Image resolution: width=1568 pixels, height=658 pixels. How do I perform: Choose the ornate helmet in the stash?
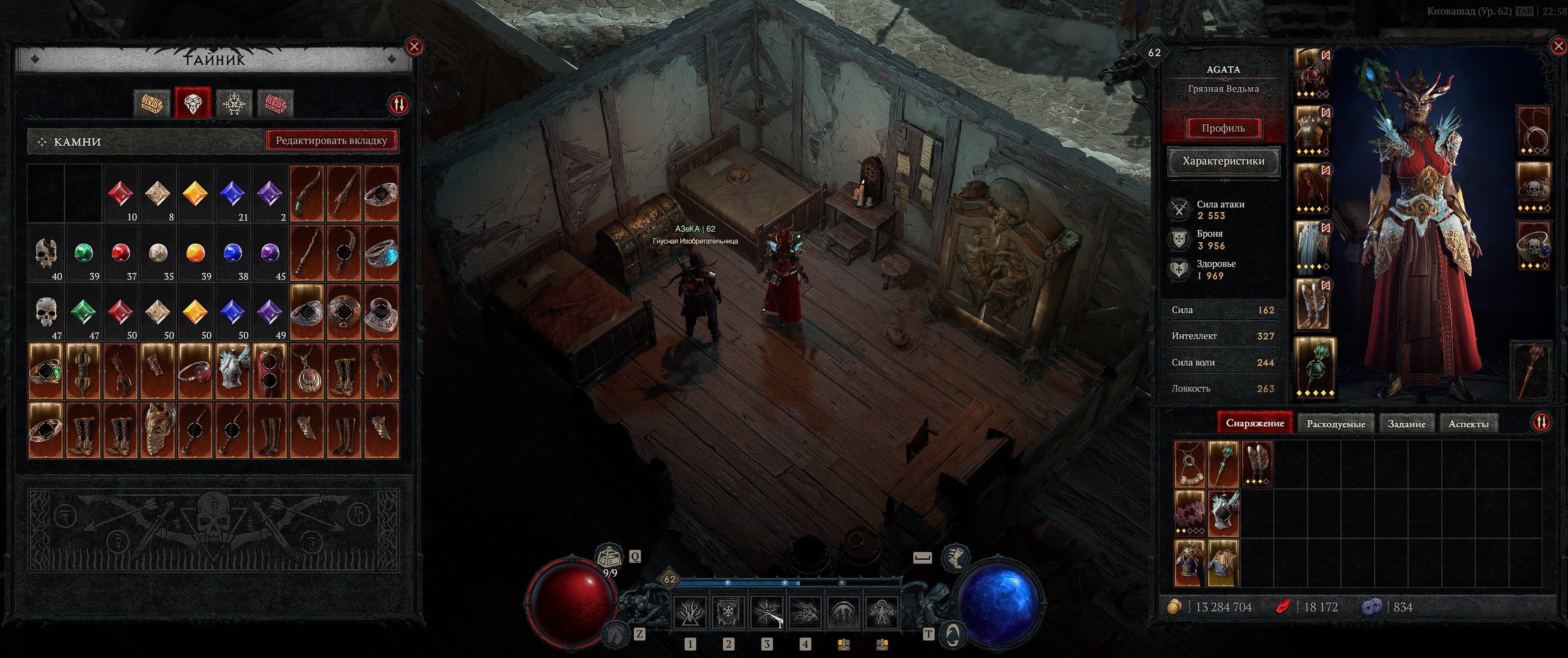tap(158, 430)
